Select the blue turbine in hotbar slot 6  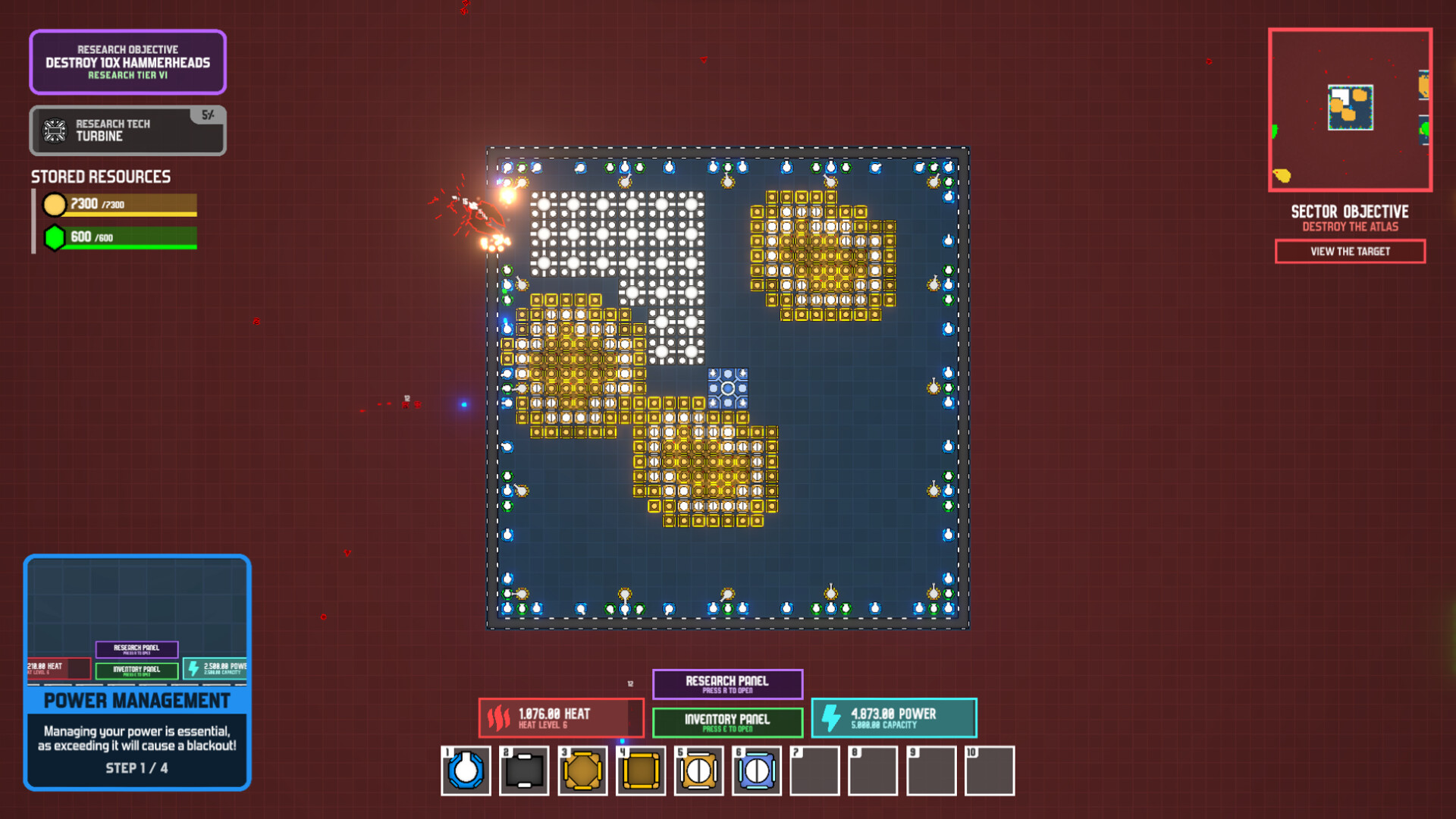[758, 770]
